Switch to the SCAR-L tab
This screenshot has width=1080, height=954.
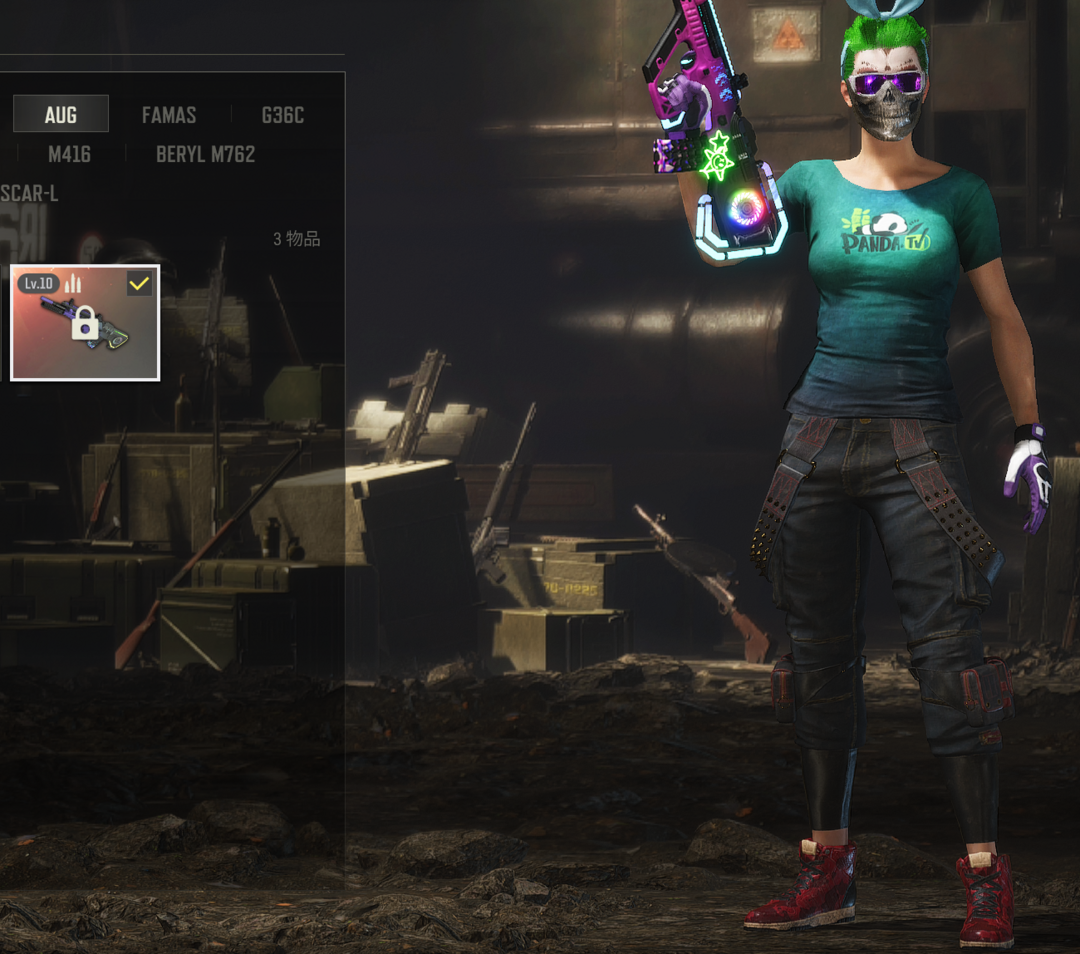(29, 193)
